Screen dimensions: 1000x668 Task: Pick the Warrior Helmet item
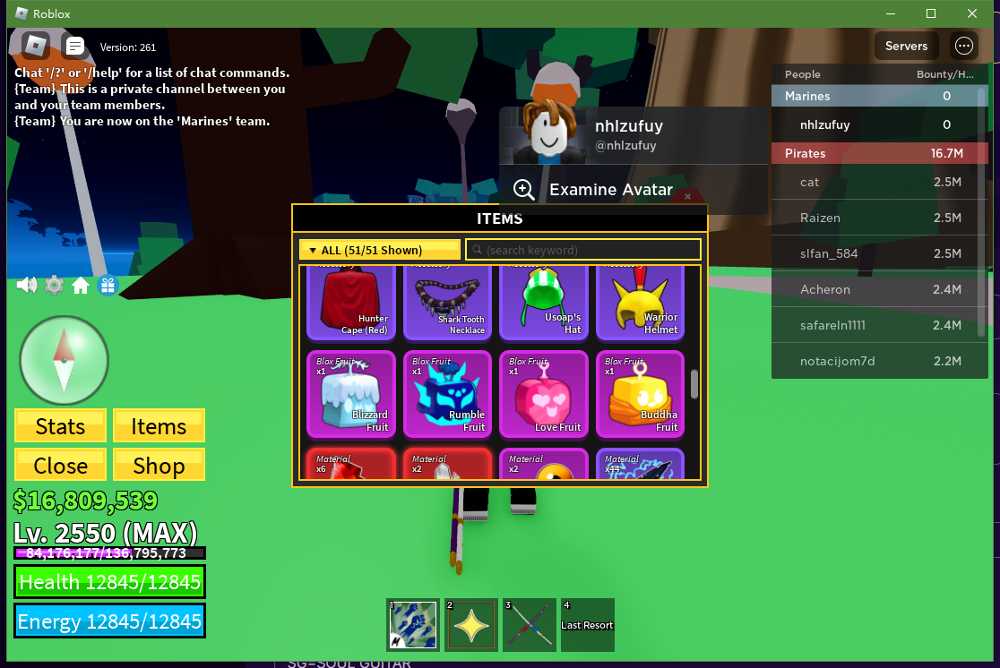pyautogui.click(x=640, y=303)
